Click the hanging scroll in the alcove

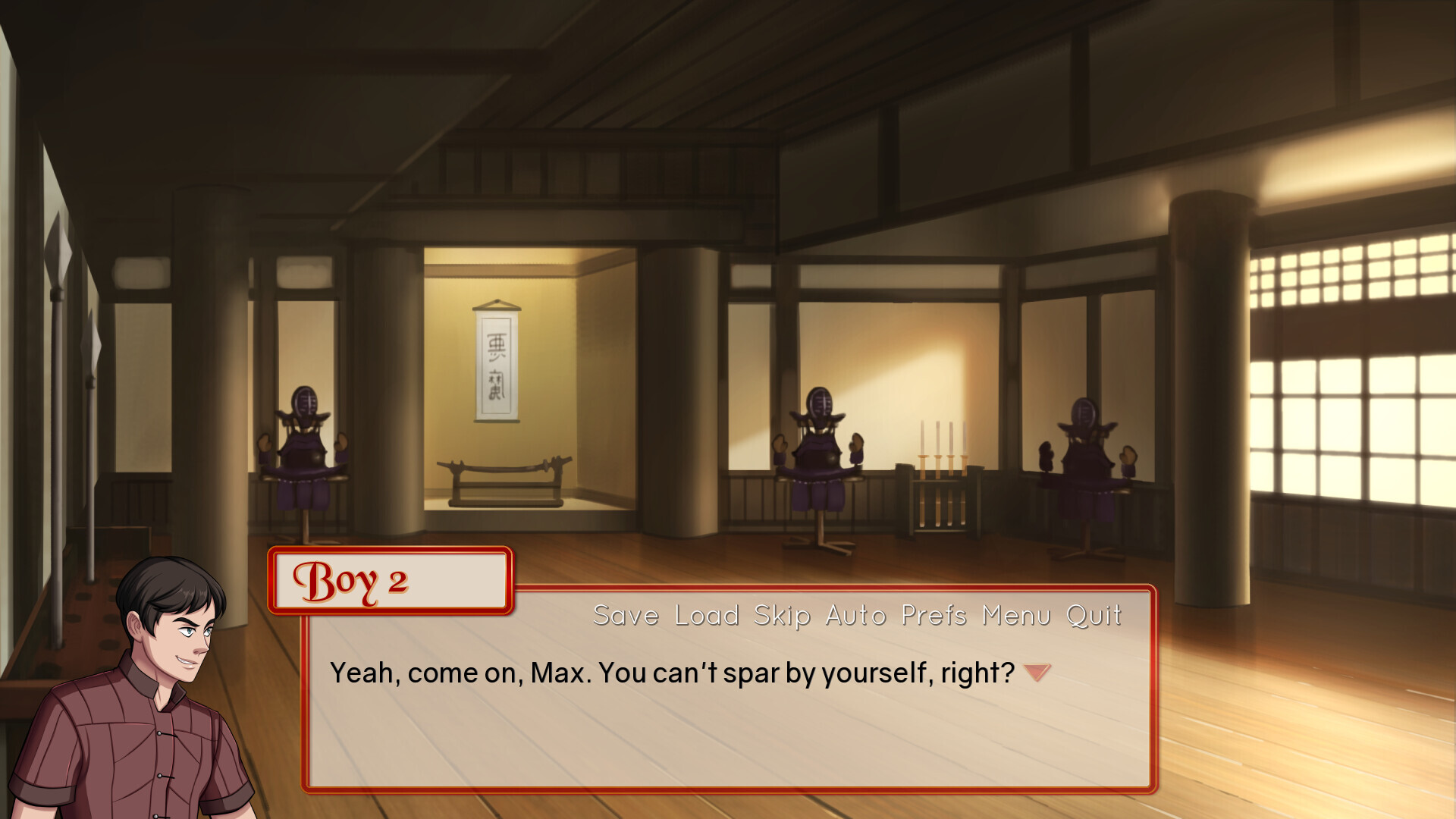(x=497, y=364)
